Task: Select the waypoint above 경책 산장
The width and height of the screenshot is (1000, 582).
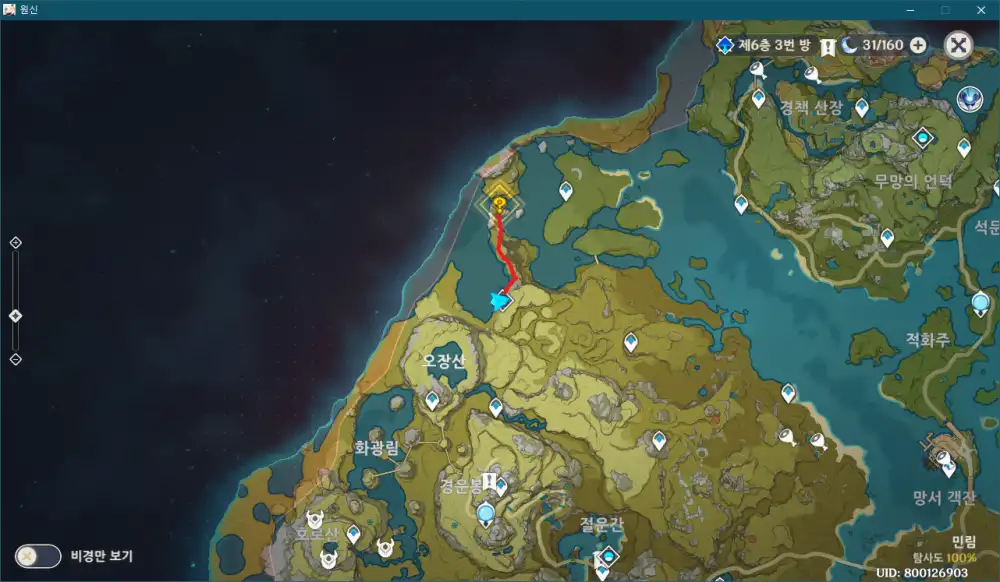Action: 758,98
